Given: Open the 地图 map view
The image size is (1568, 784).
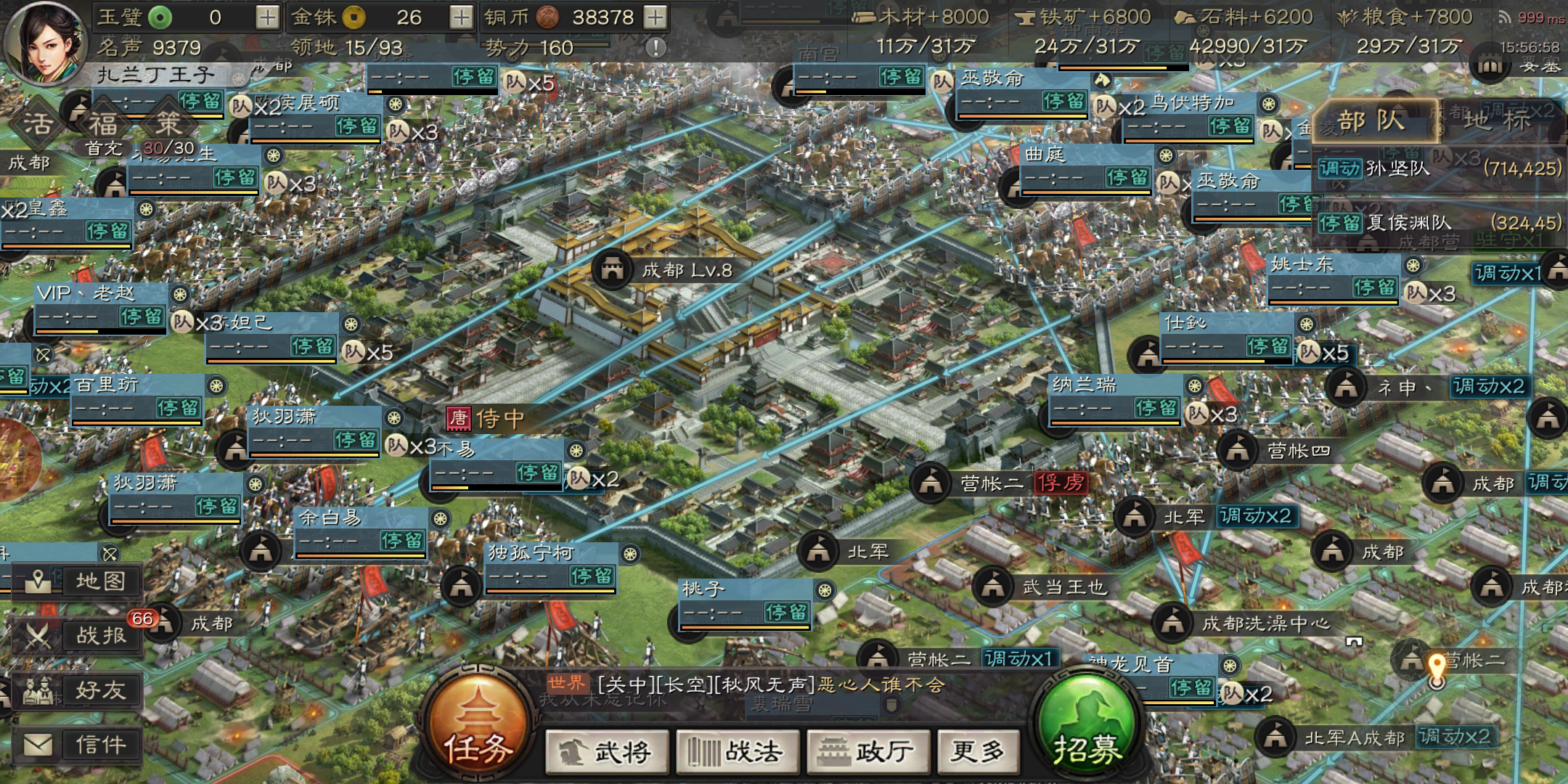Looking at the screenshot, I should (78, 581).
